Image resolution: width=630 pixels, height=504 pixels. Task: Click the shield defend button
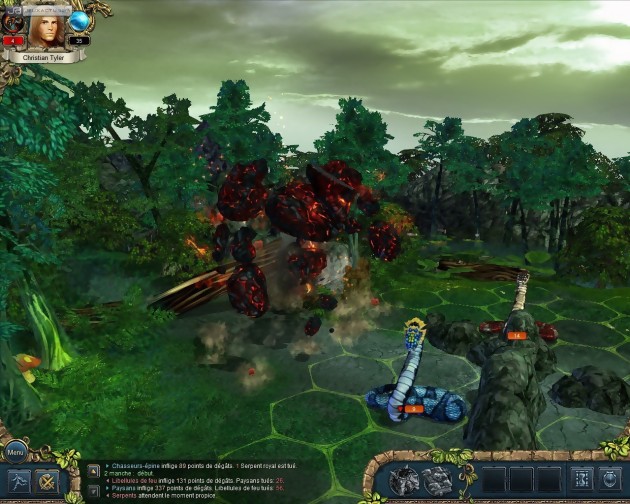(x=610, y=481)
